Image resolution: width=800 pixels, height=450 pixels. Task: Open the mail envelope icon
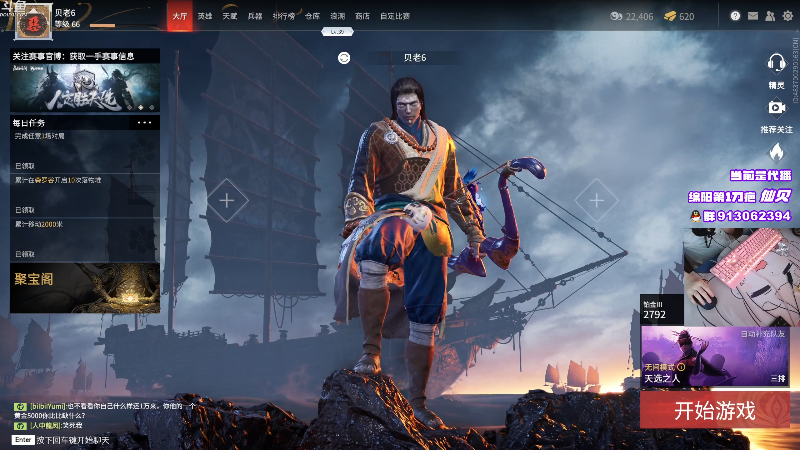tap(752, 16)
